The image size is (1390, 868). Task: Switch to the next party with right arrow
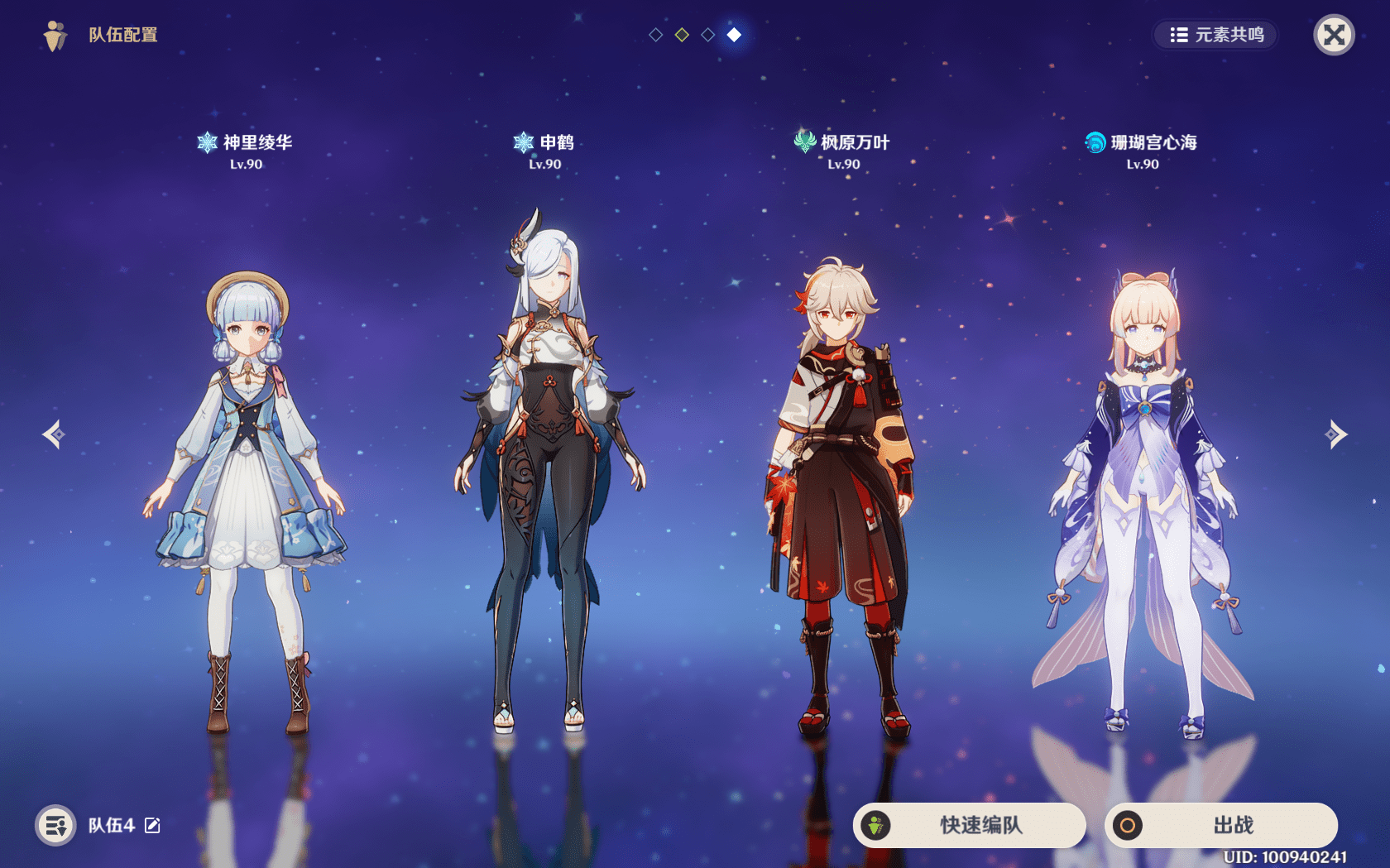click(1335, 434)
